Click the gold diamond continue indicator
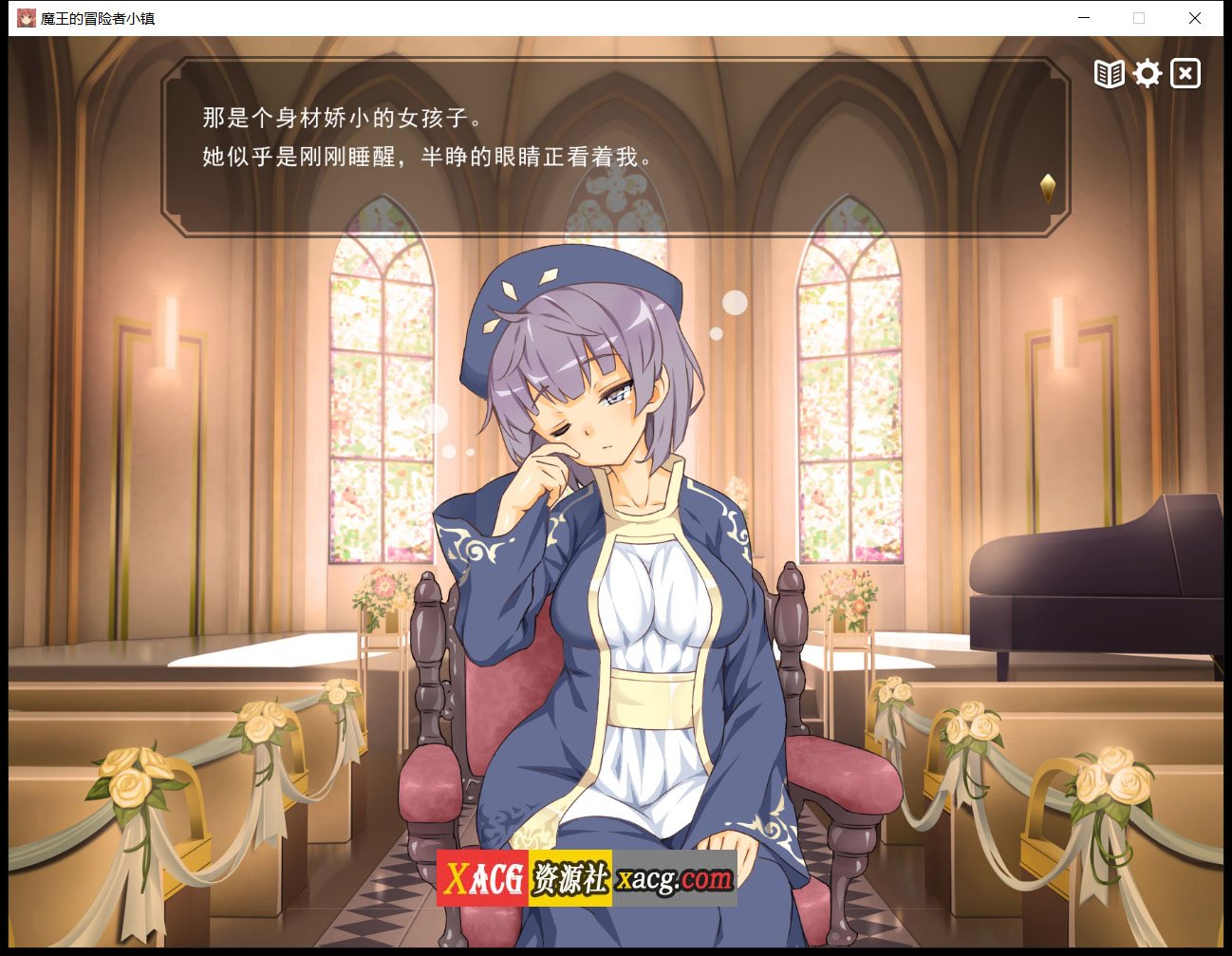1232x956 pixels. 1048,187
